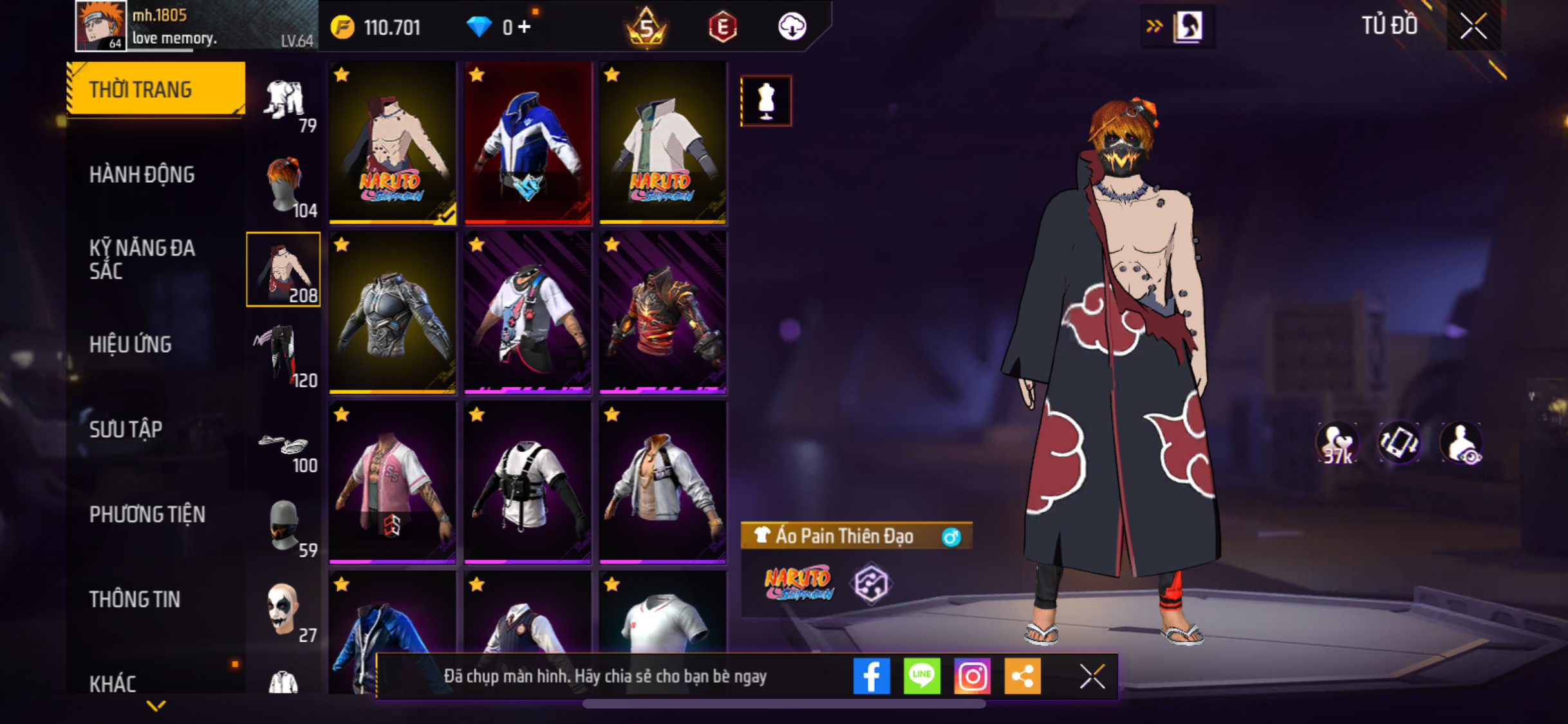1568x724 pixels.
Task: Add diamonds with the plus button
Action: 525,27
